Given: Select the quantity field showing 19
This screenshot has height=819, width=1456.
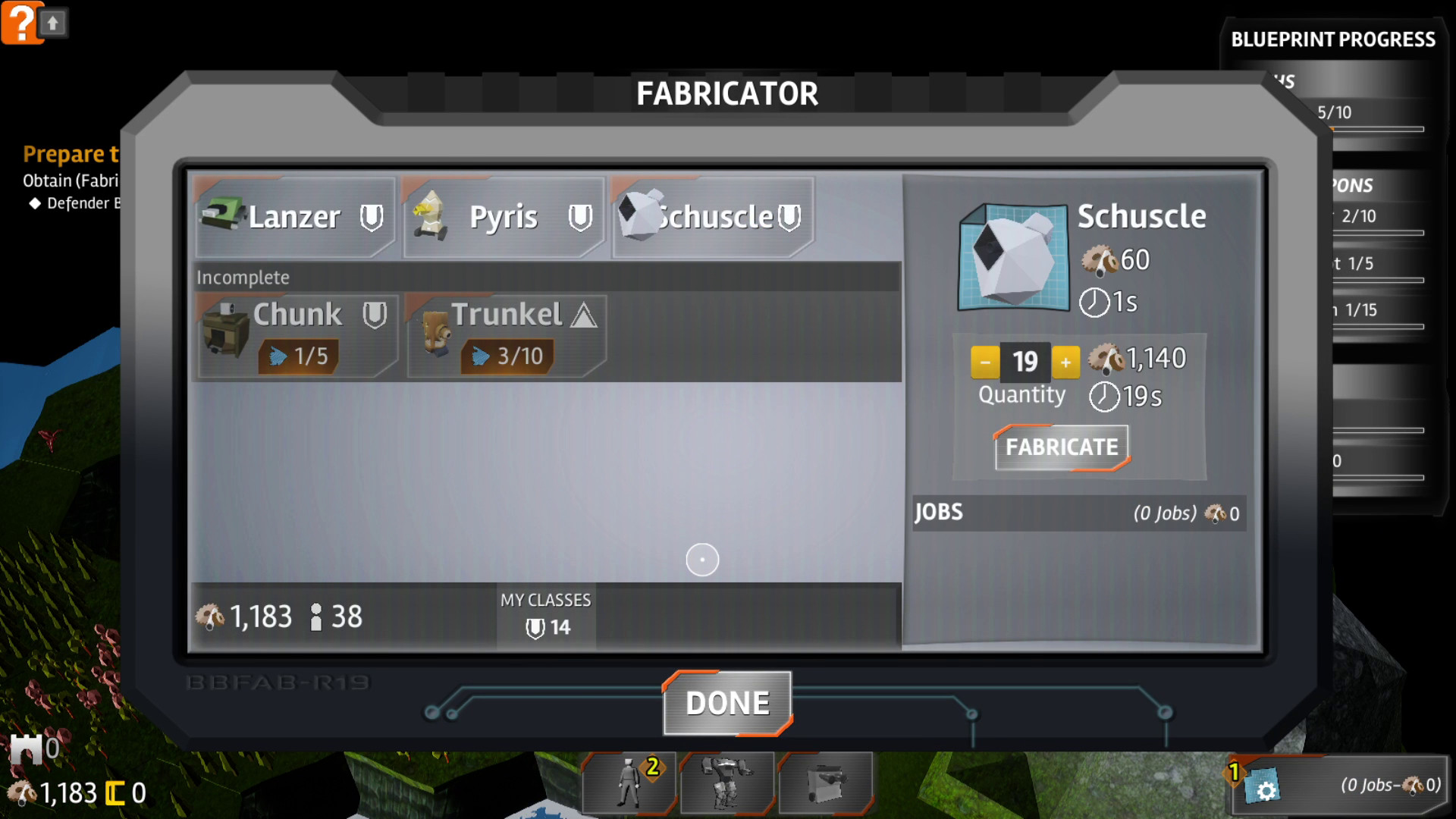Looking at the screenshot, I should (x=1025, y=362).
